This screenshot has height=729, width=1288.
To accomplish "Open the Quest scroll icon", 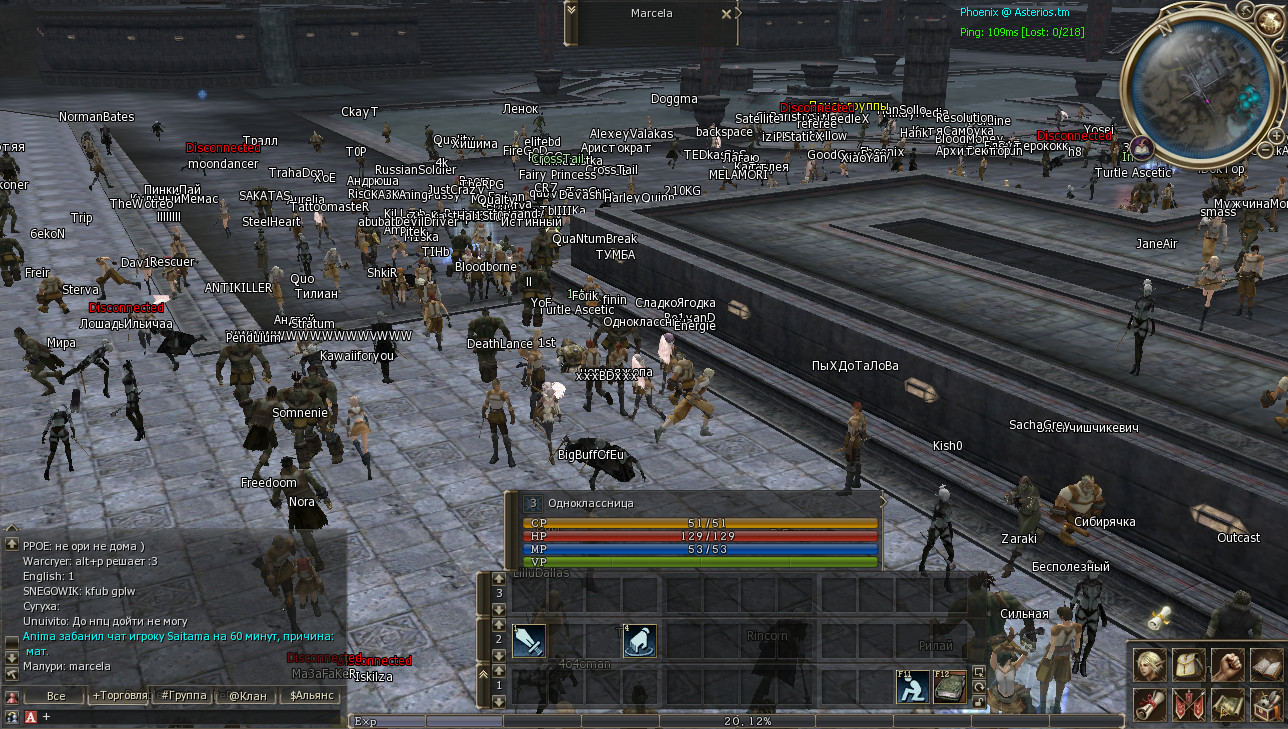I will pos(1150,705).
